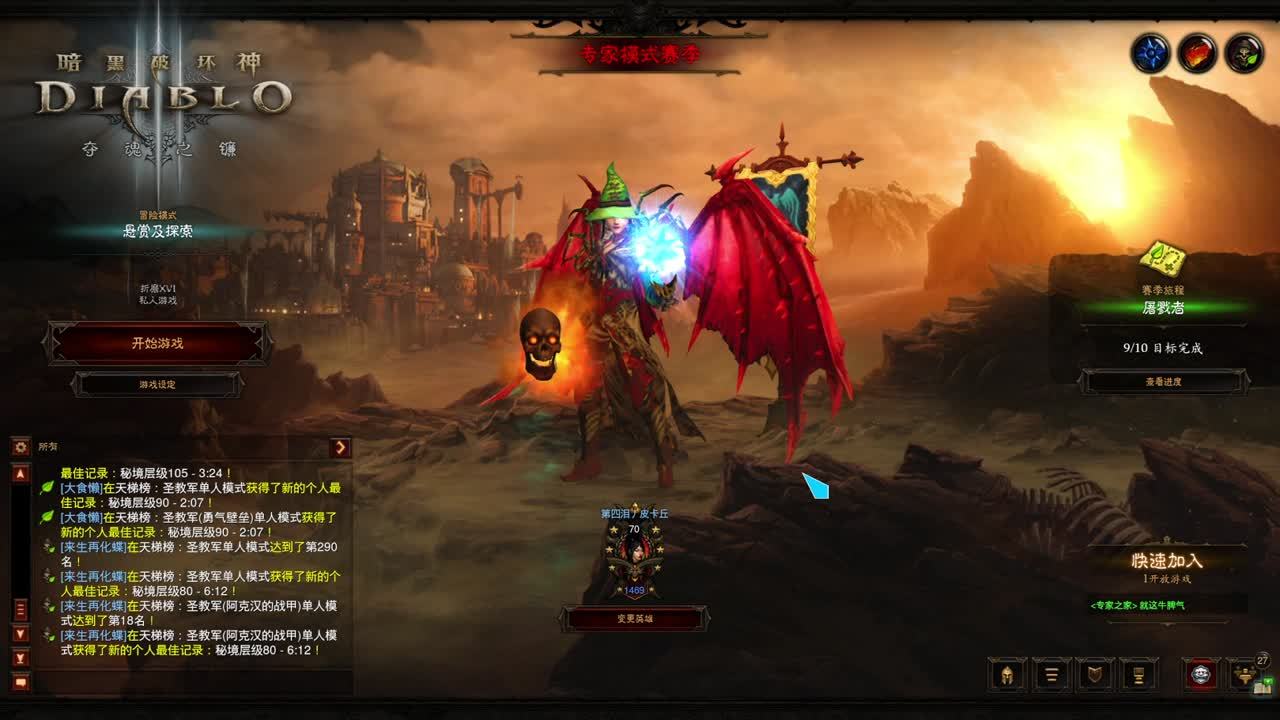Open the helmet profile icon
The image size is (1280, 720).
pos(1007,674)
